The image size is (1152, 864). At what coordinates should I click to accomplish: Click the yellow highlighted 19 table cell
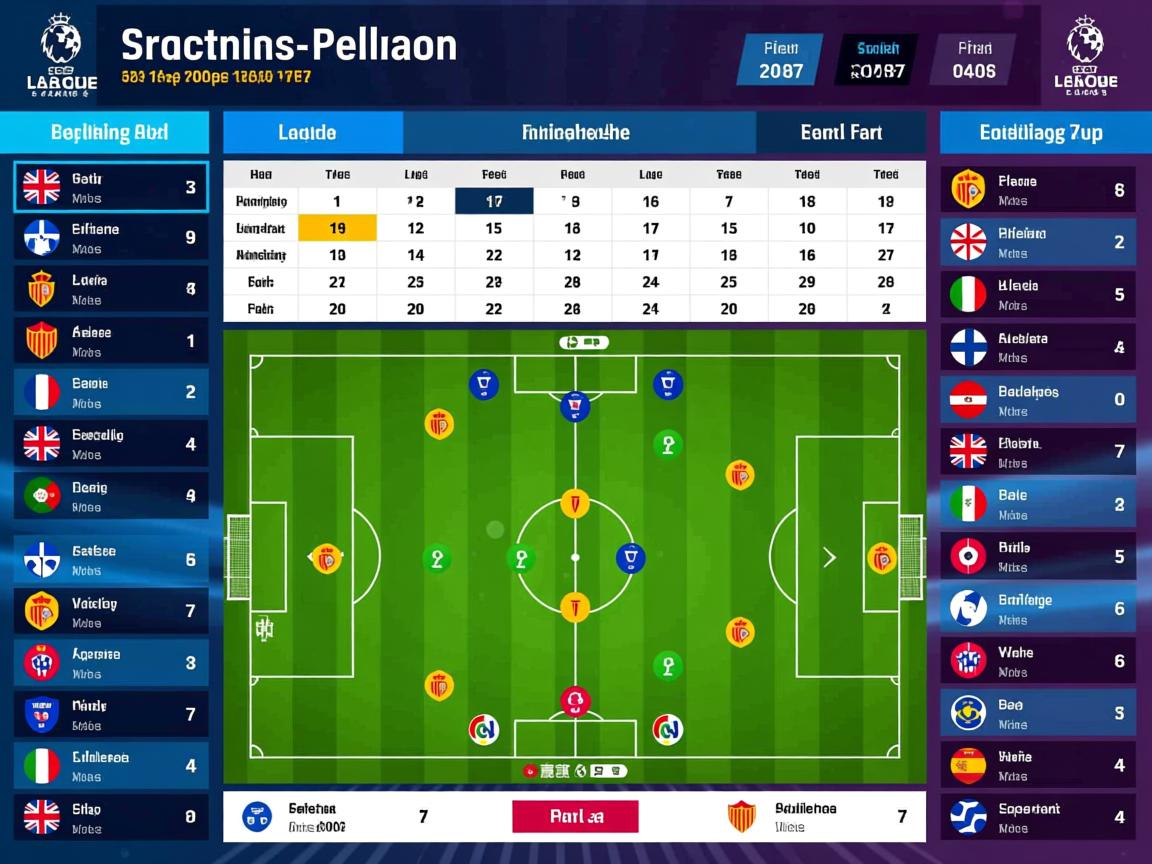pos(338,228)
